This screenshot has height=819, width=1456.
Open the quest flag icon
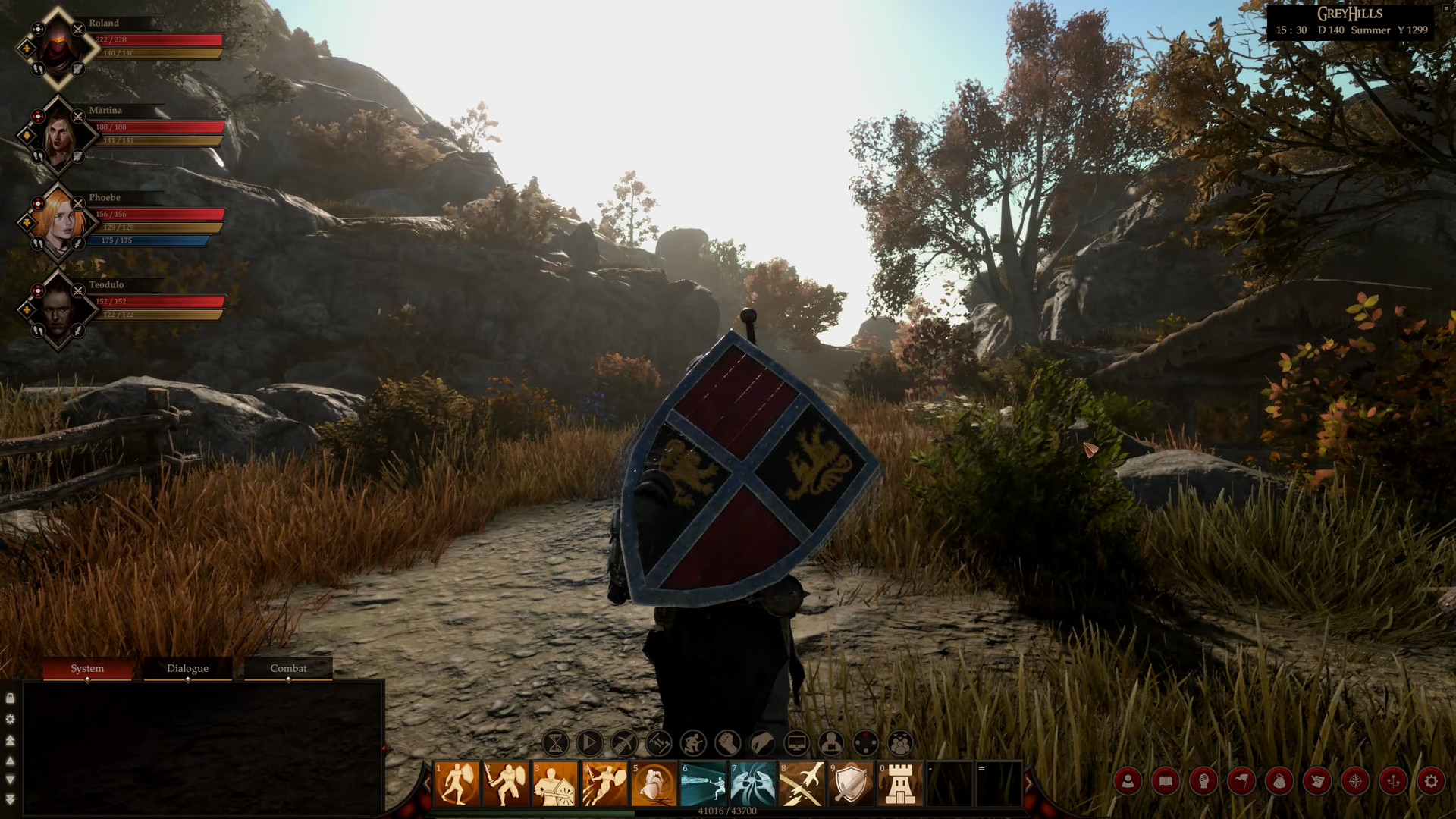pos(1241,780)
